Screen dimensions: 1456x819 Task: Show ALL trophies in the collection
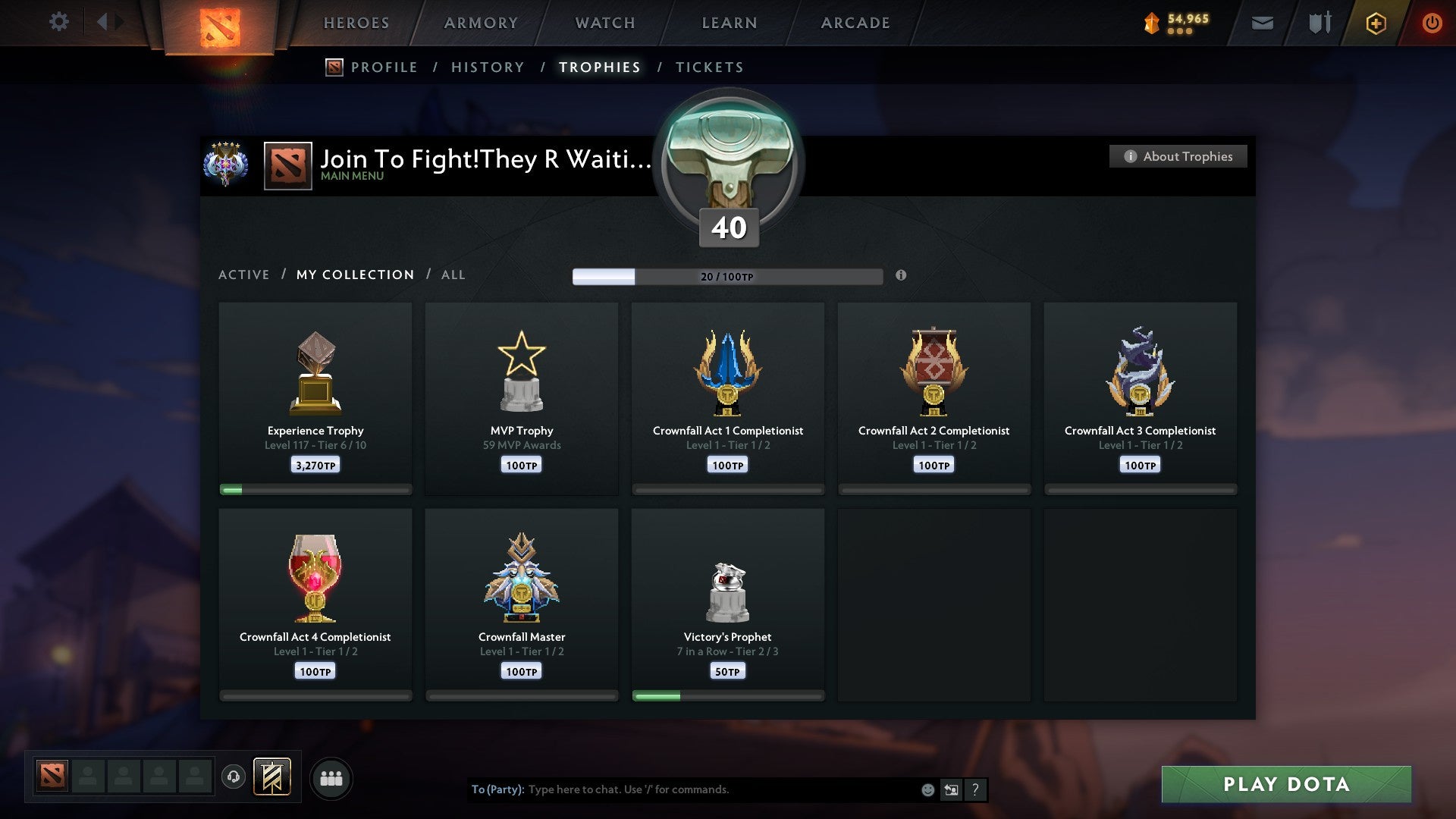coord(453,275)
